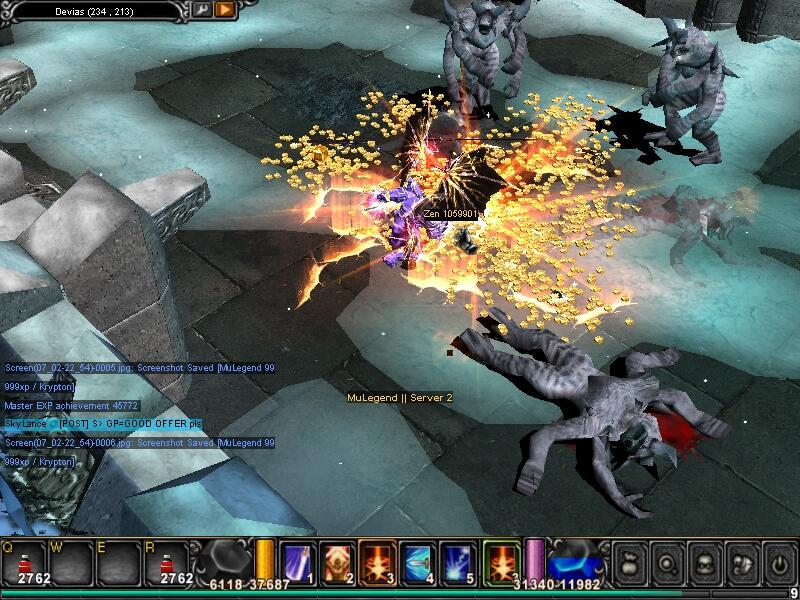Click the orange play arrow button
This screenshot has width=800, height=600.
tap(225, 10)
